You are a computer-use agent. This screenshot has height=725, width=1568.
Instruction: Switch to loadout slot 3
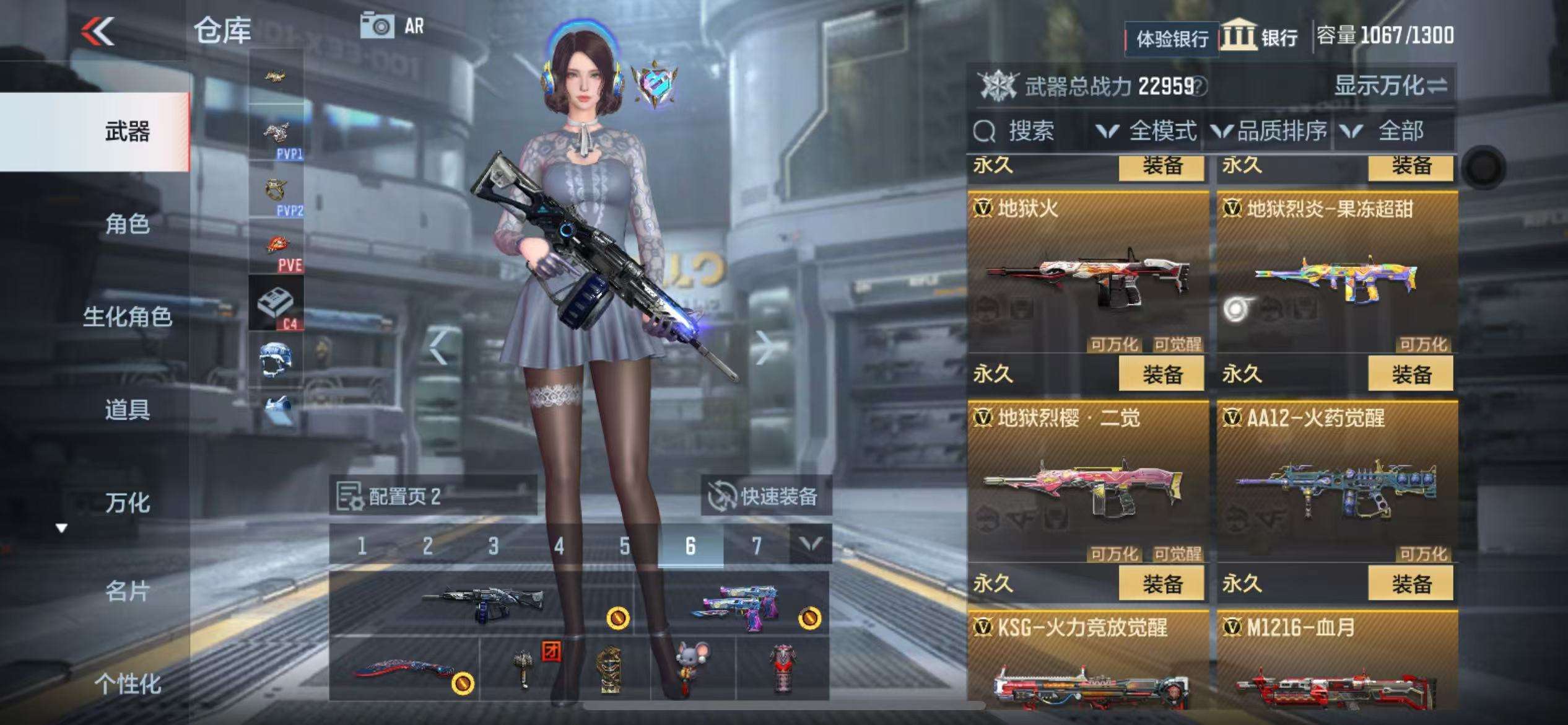[x=493, y=546]
